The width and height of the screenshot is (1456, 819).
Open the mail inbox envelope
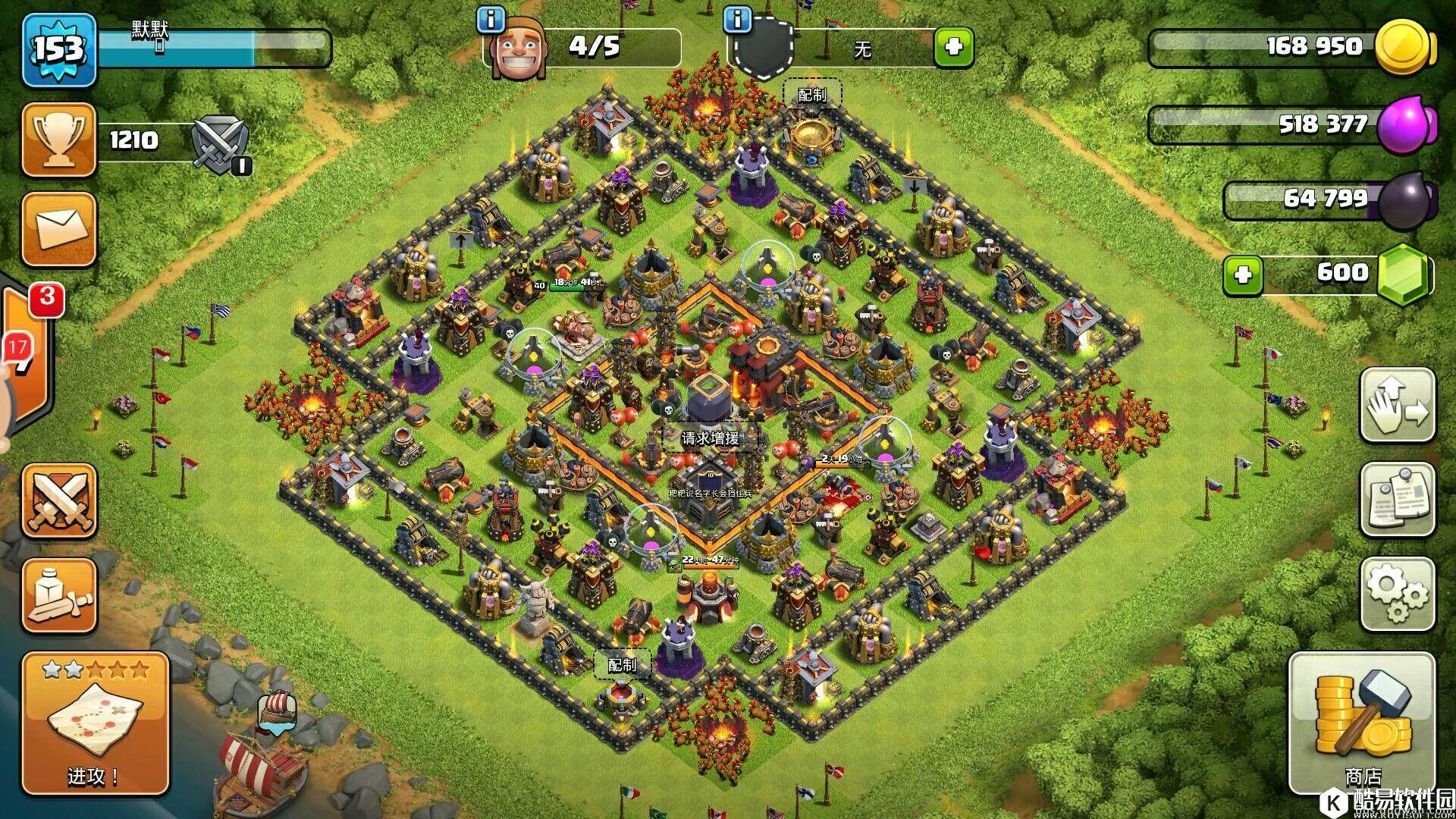coord(59,229)
